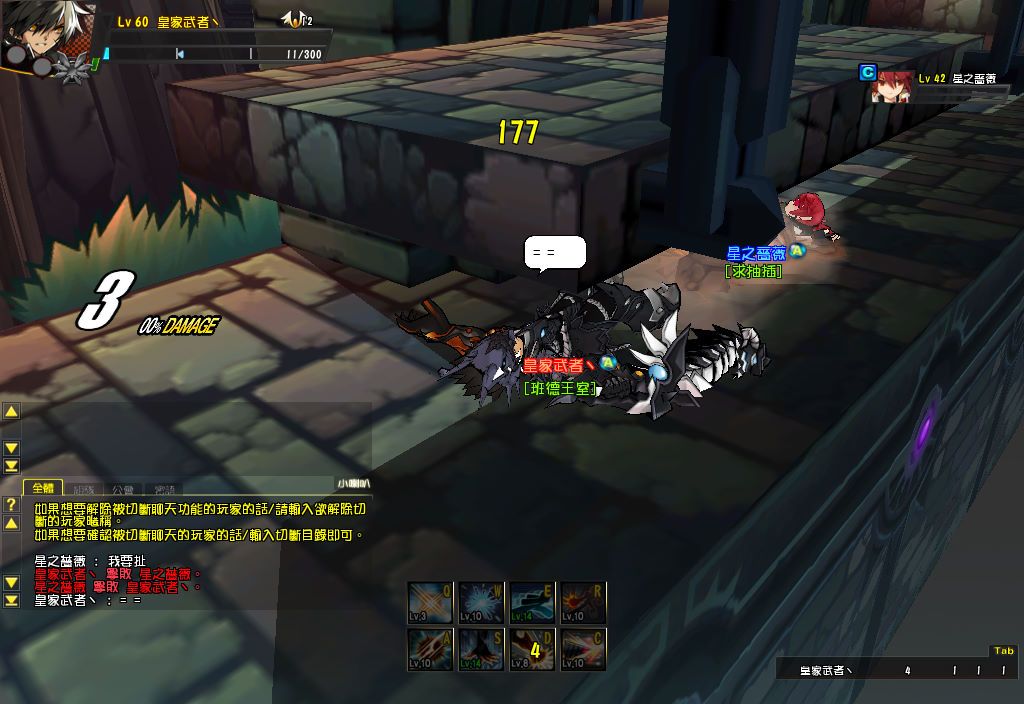Cast the R skill with red flame
Image resolution: width=1024 pixels, height=704 pixels.
point(584,603)
